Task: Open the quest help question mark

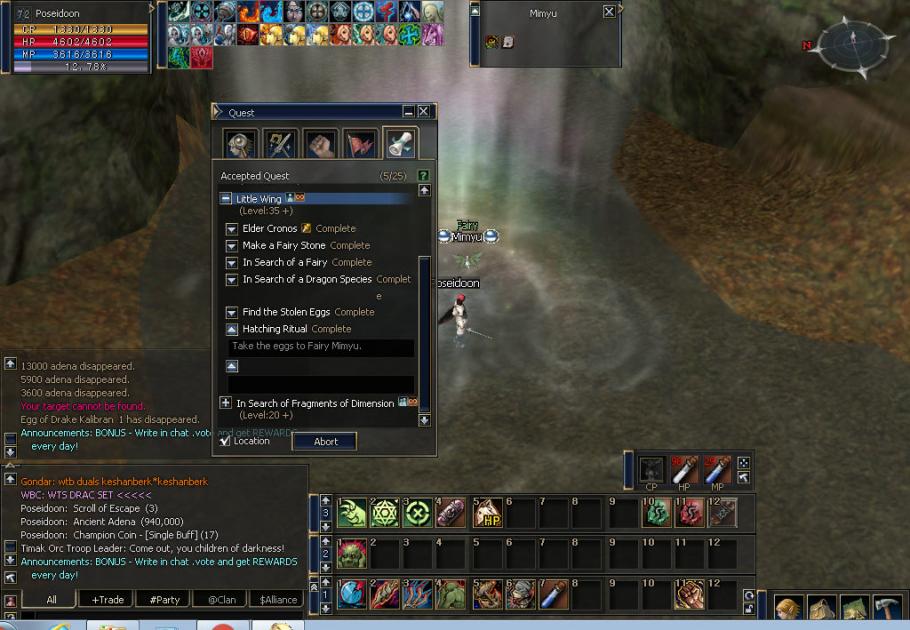Action: point(424,176)
